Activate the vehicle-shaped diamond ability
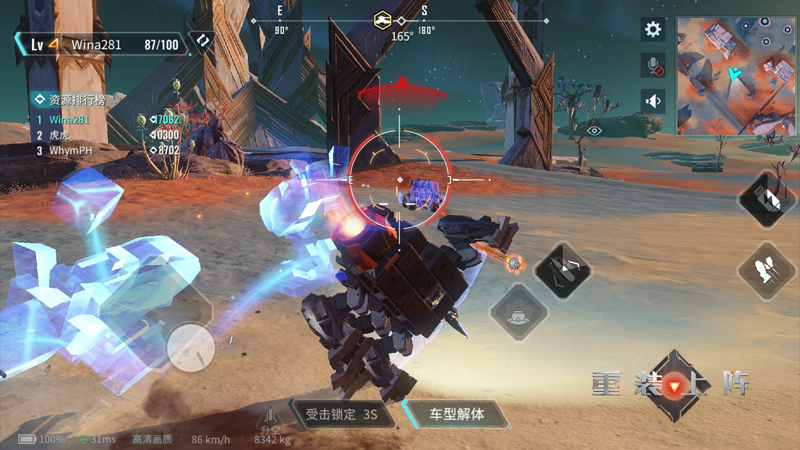Viewport: 800px width, 450px height. 518,313
